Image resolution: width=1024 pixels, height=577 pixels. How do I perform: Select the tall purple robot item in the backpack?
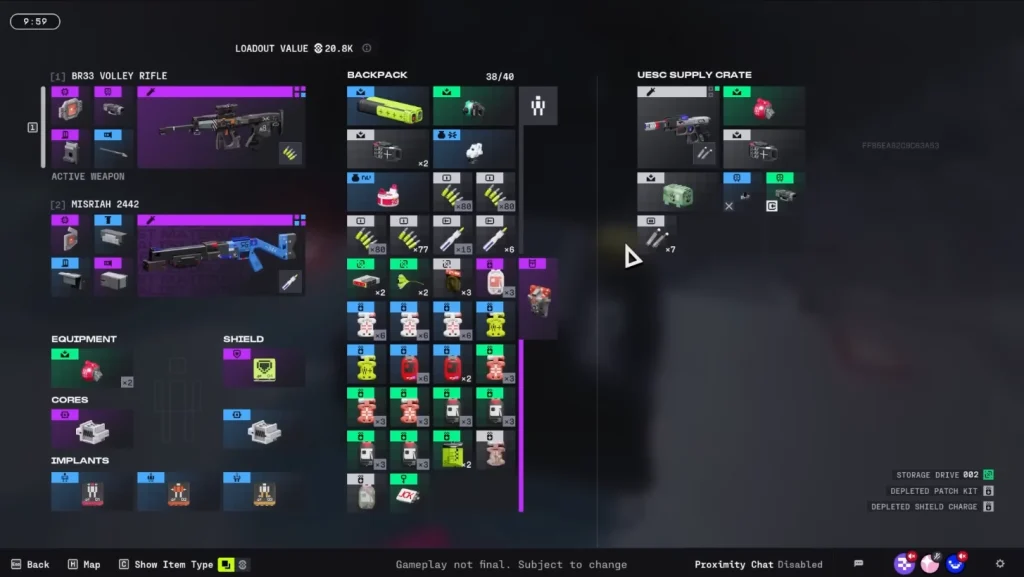(x=538, y=298)
